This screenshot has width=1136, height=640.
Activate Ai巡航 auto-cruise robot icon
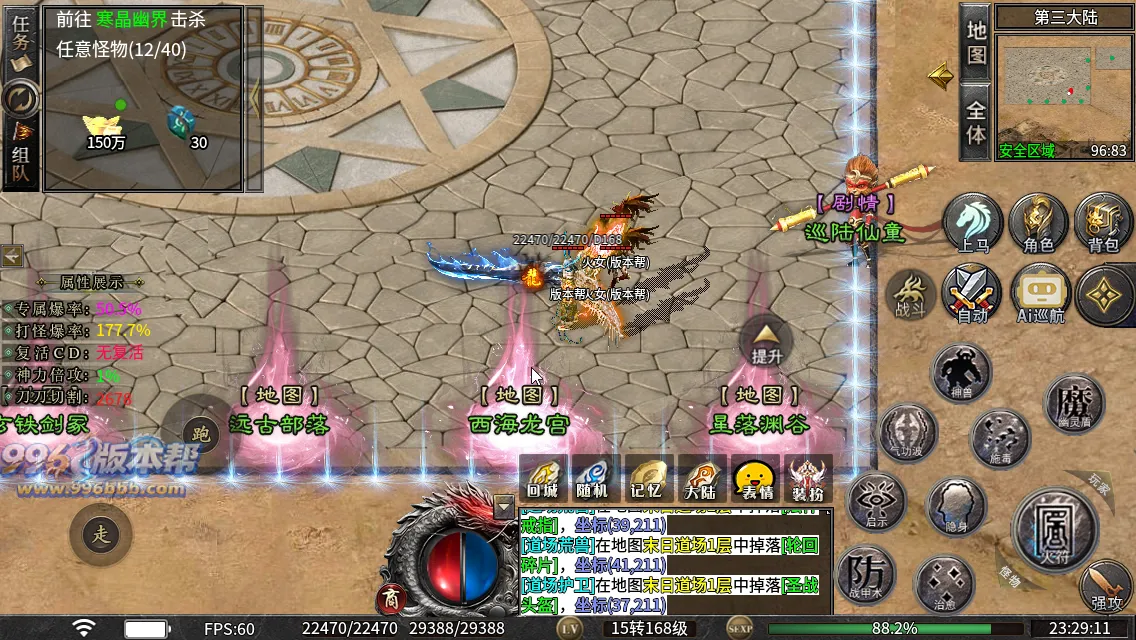pyautogui.click(x=1040, y=295)
